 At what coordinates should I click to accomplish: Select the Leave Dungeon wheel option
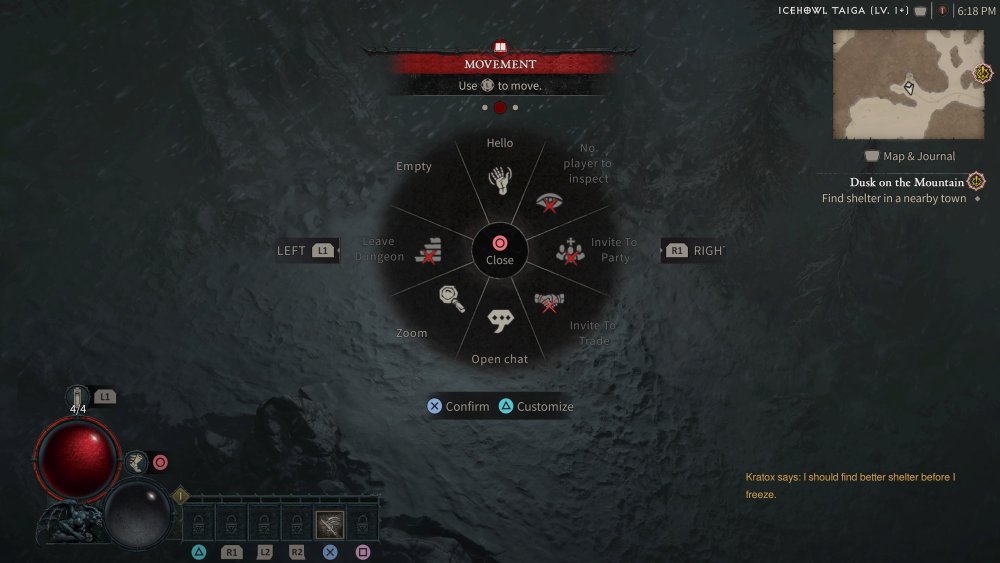tap(428, 250)
